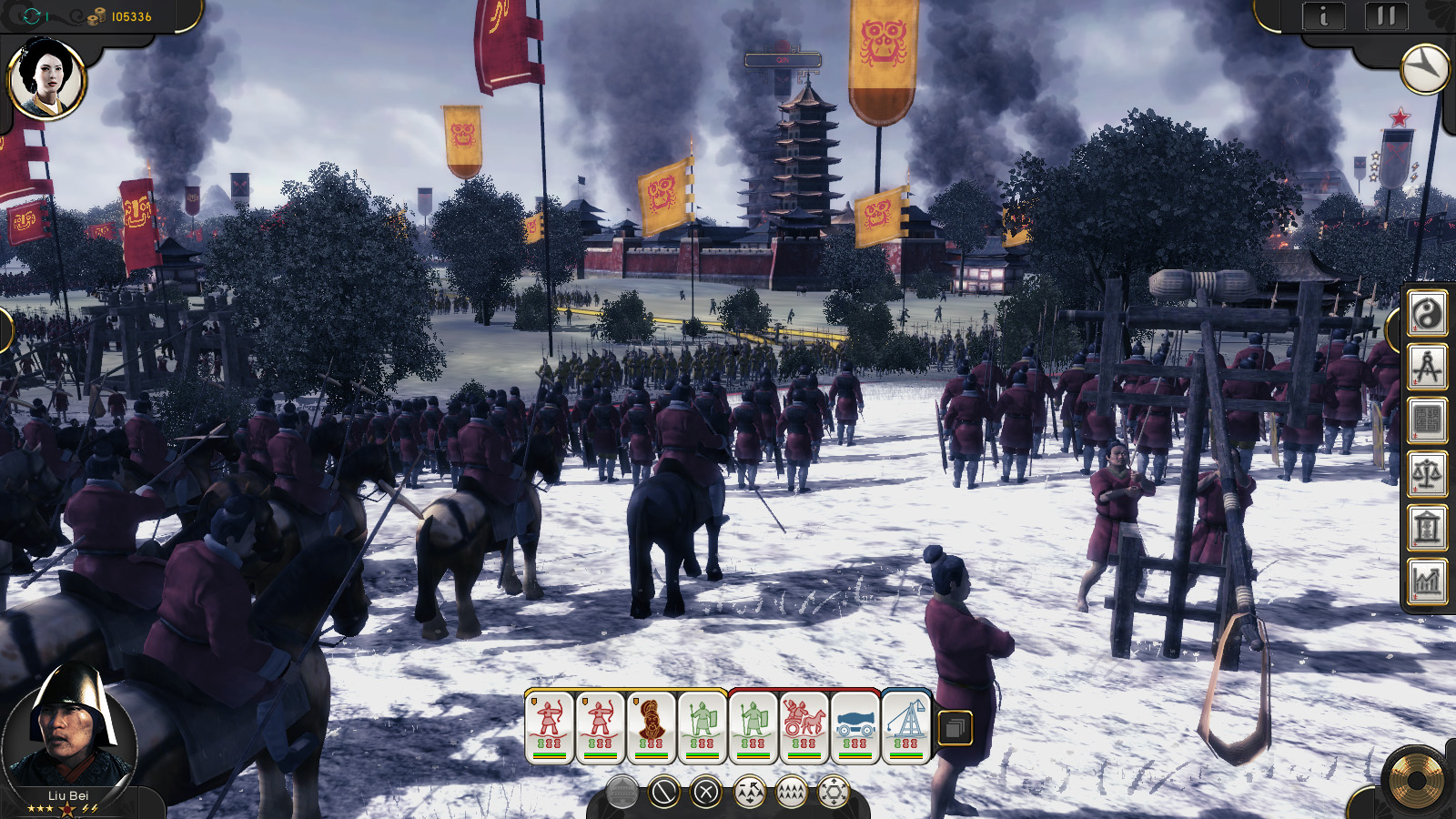The height and width of the screenshot is (819, 1456).
Task: Click the end turn cycle arrows
Action: (34, 14)
